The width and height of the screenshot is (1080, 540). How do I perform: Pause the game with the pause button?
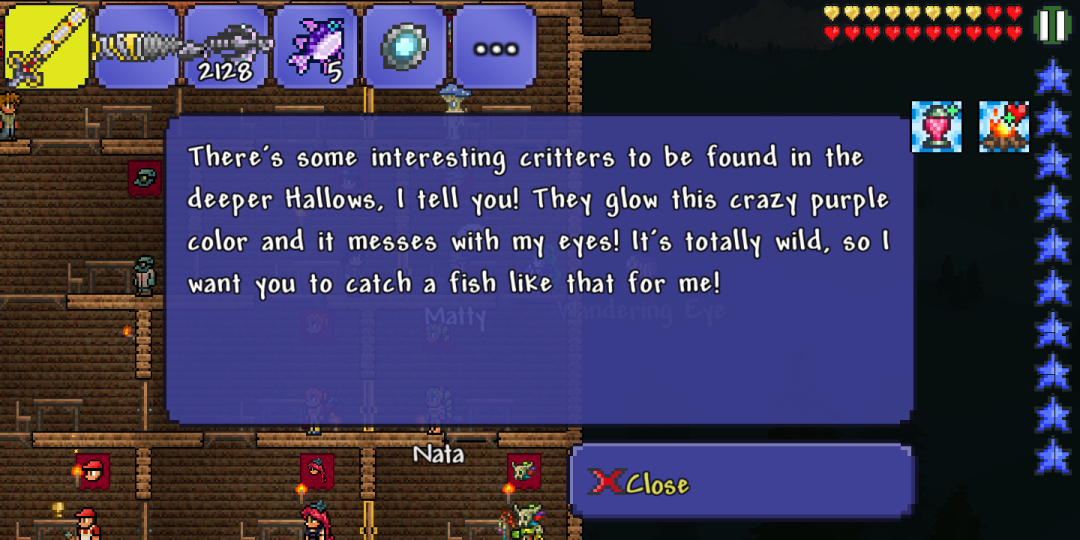tap(1052, 25)
